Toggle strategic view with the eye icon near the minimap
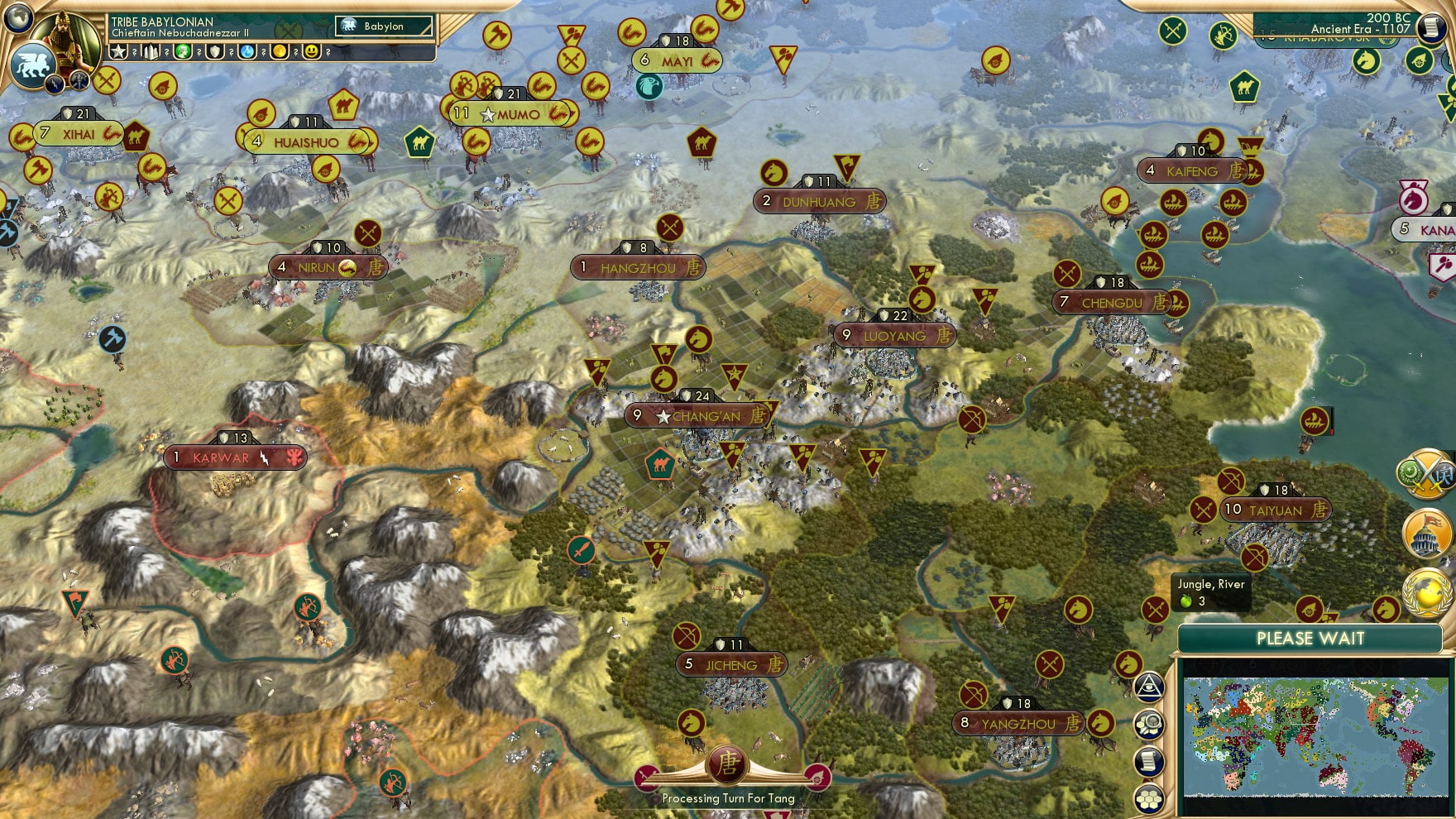The image size is (1456, 819). coord(1147,687)
